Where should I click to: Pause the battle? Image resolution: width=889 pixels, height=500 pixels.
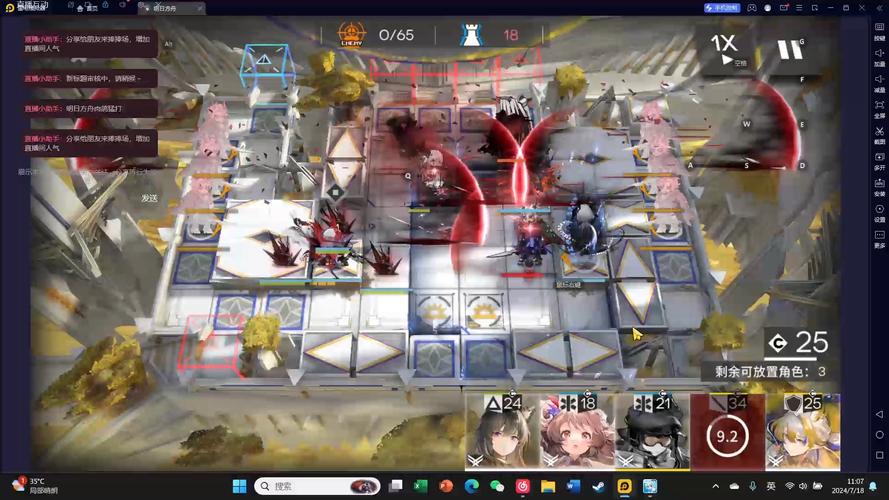coord(790,48)
